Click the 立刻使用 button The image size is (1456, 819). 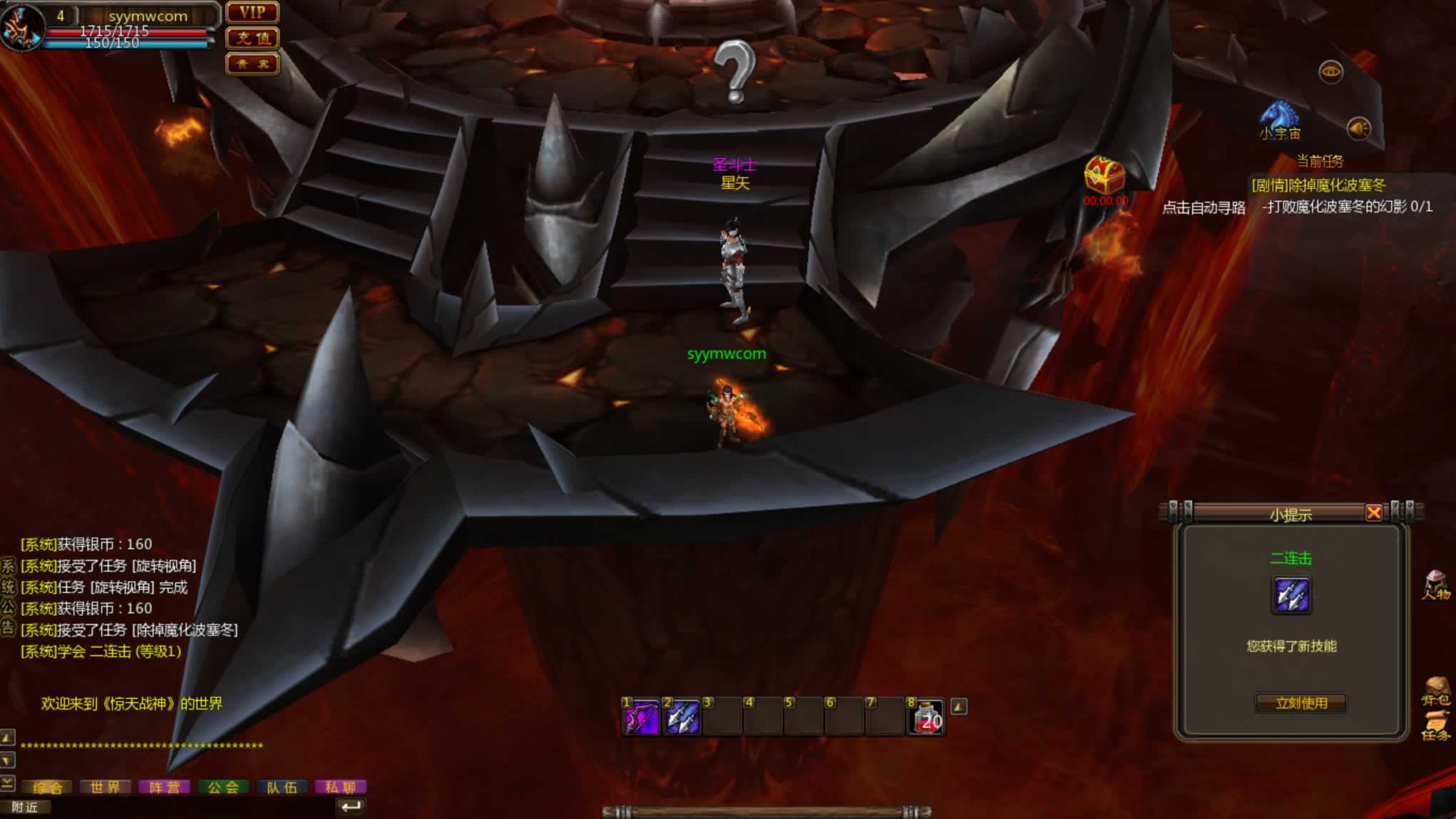1301,704
